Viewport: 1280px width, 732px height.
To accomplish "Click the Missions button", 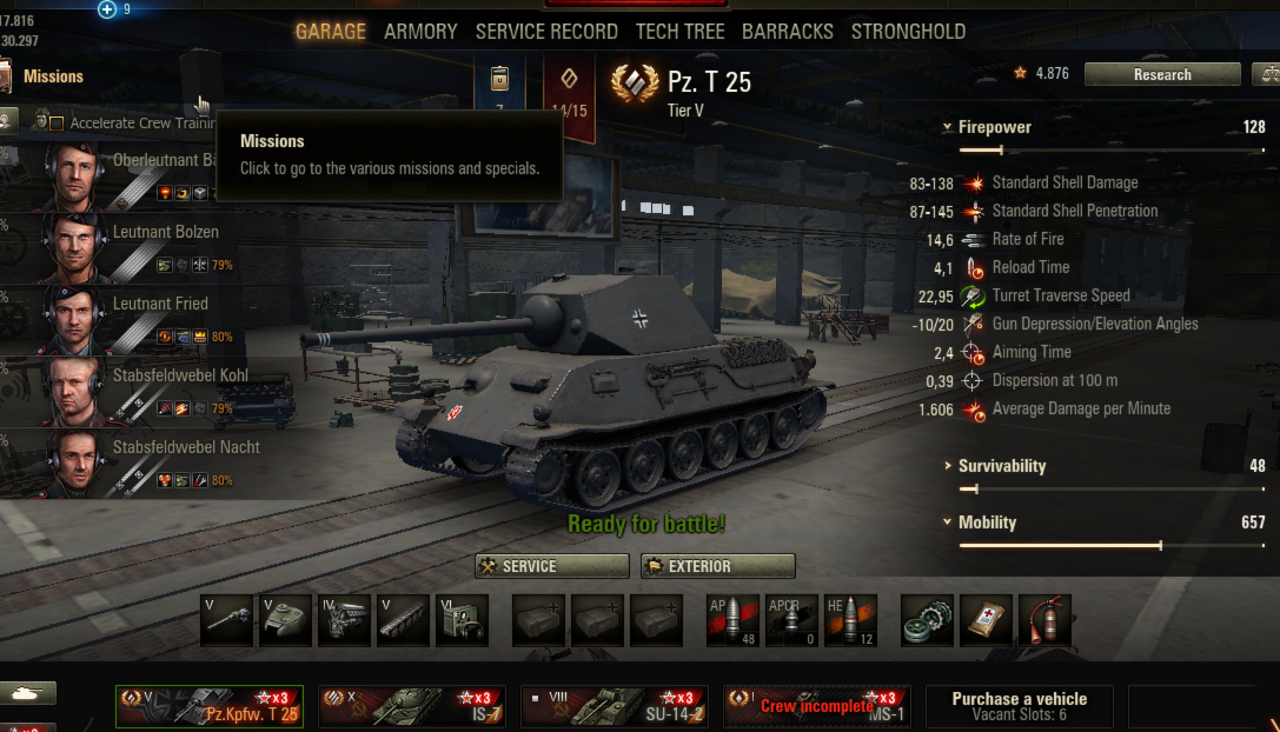I will point(53,76).
